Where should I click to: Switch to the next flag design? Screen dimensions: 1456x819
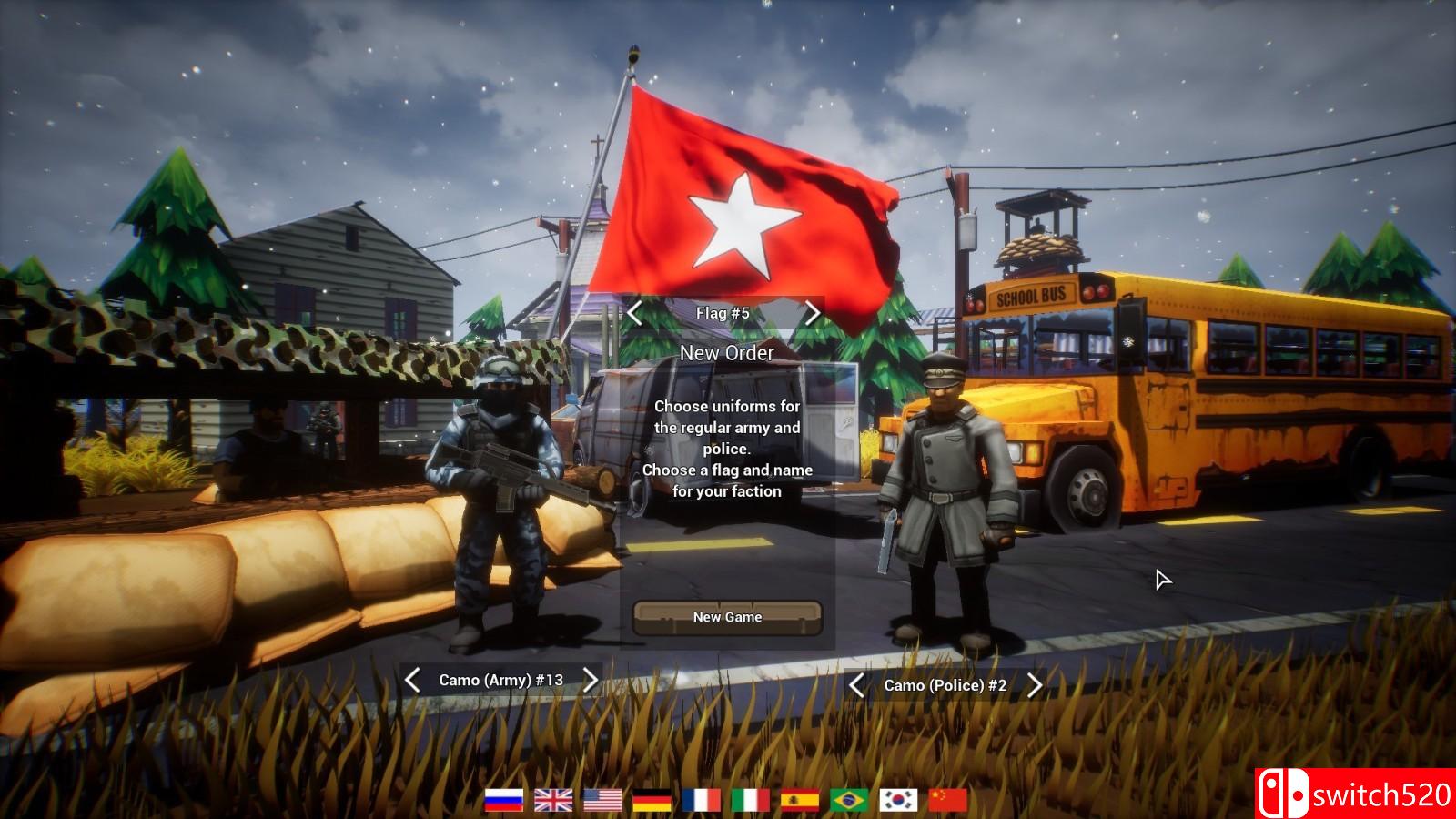tap(812, 313)
